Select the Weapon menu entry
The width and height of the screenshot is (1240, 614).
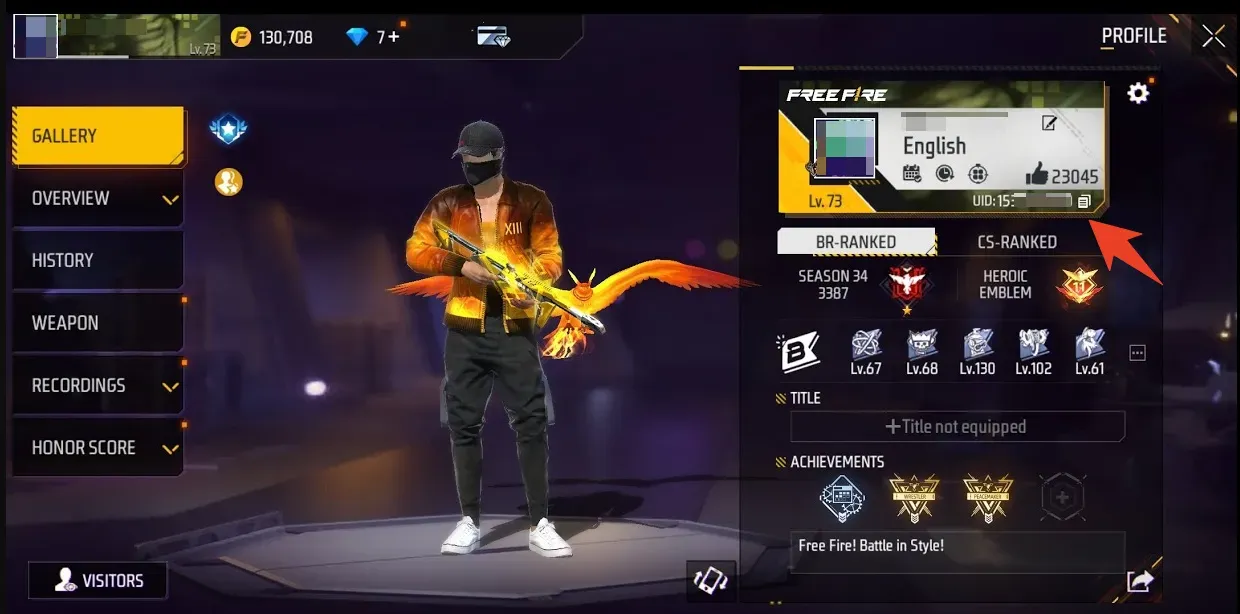click(x=97, y=323)
